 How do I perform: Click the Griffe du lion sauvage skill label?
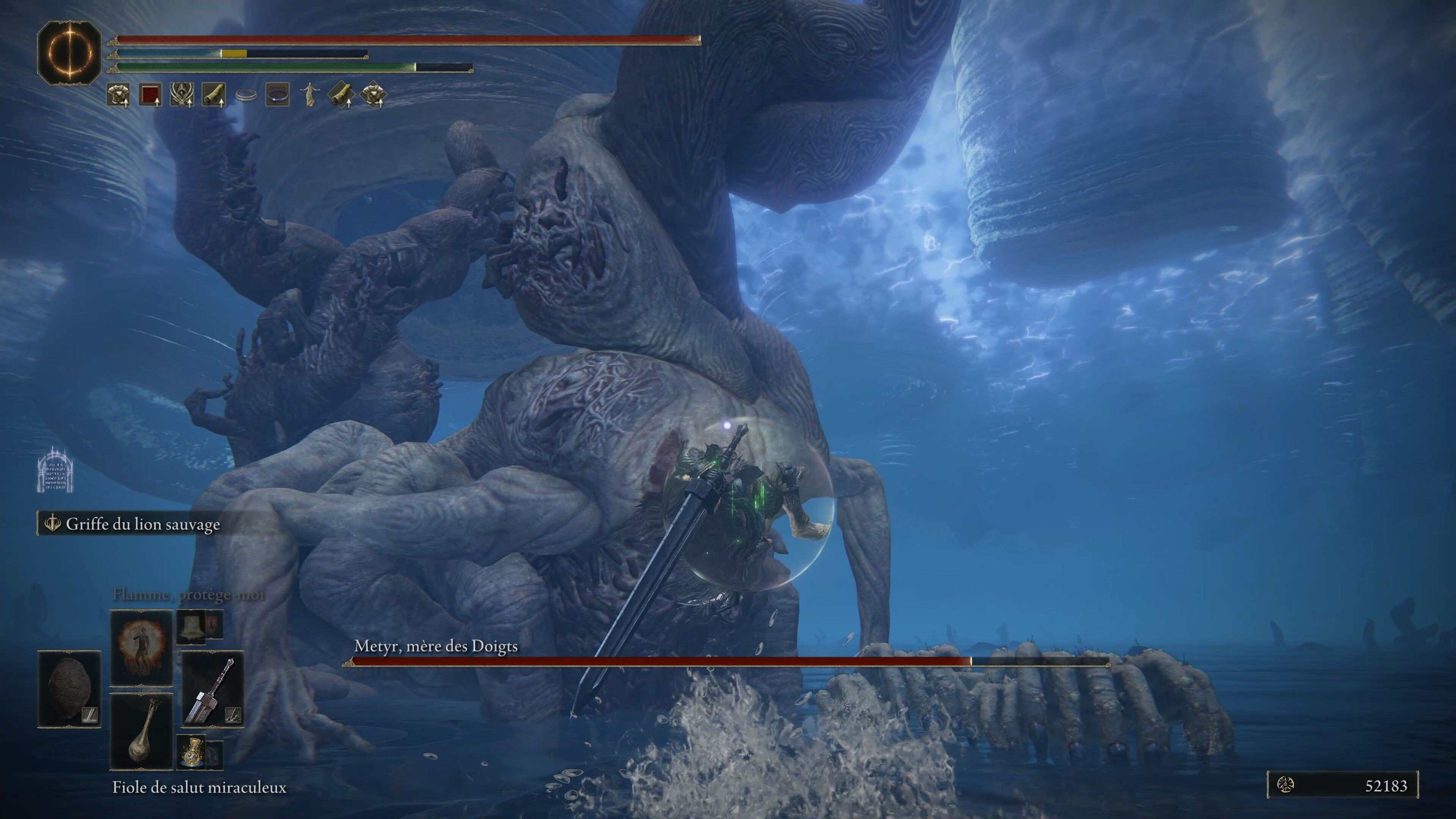pos(143,524)
